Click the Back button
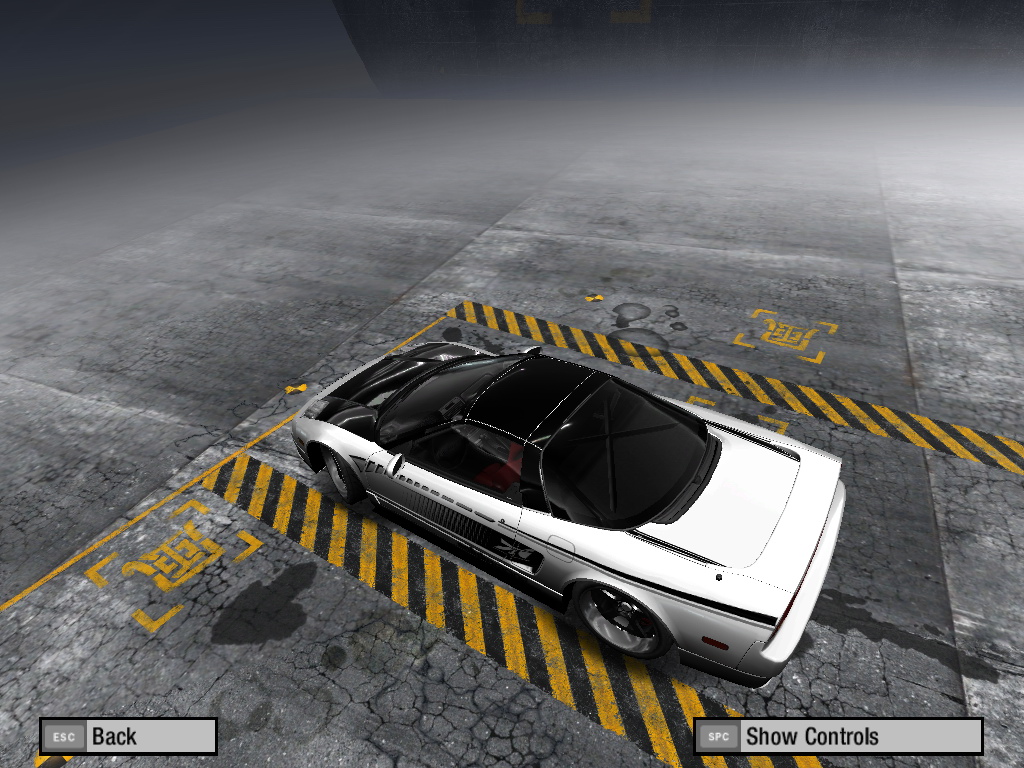This screenshot has width=1024, height=768. point(128,737)
